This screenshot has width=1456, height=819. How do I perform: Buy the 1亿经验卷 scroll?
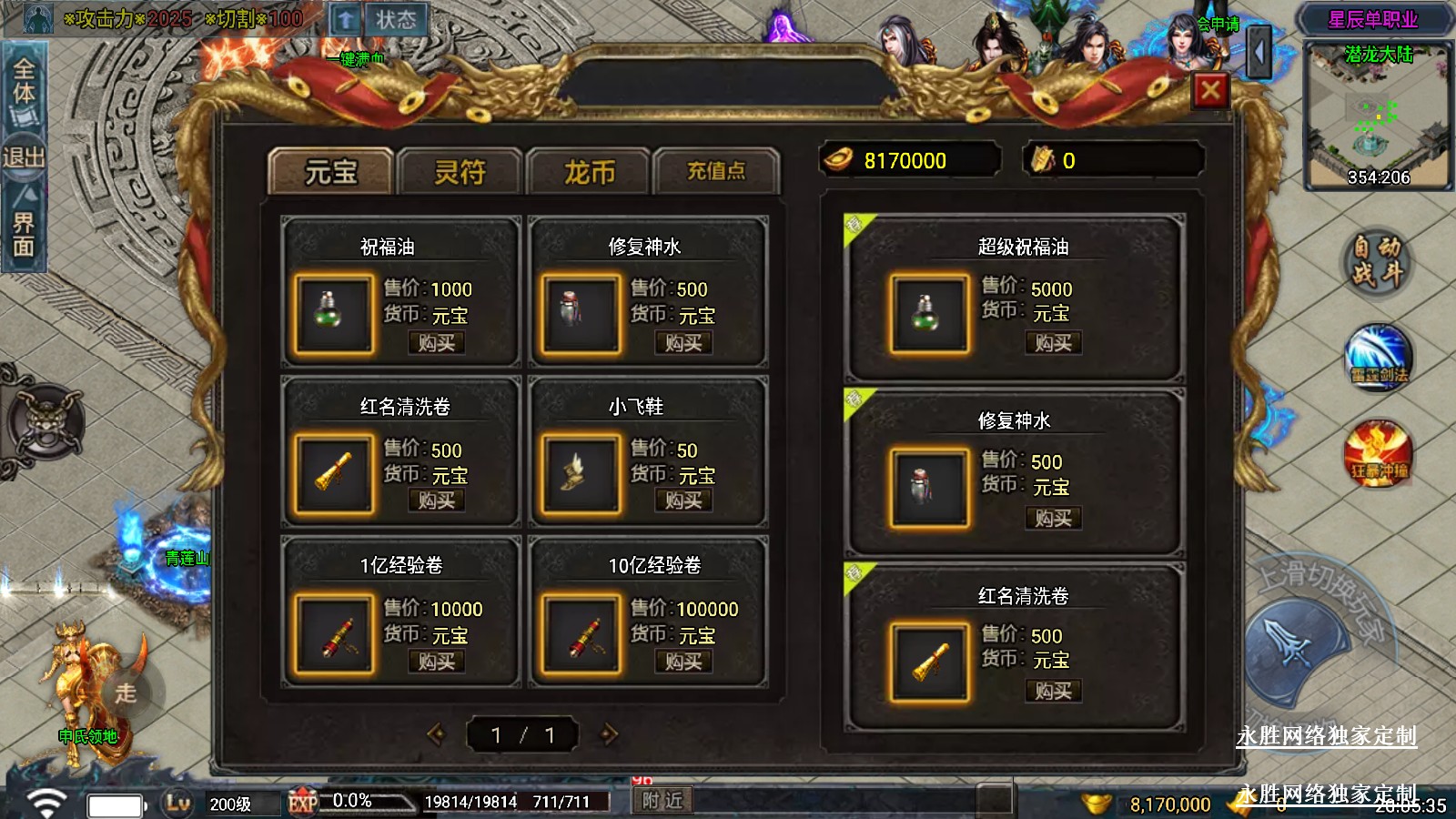pos(436,662)
